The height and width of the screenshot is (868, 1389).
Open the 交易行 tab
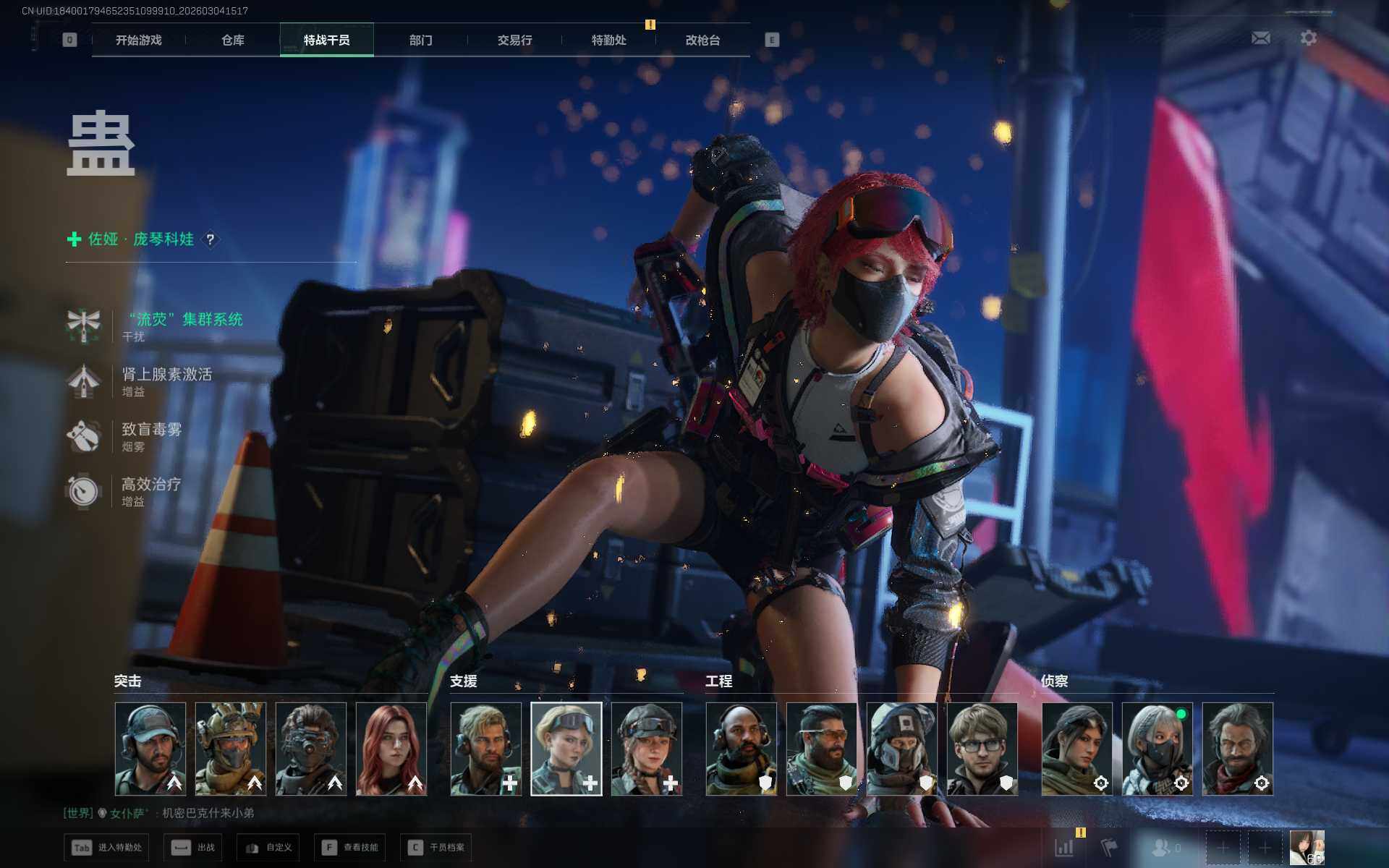point(515,41)
